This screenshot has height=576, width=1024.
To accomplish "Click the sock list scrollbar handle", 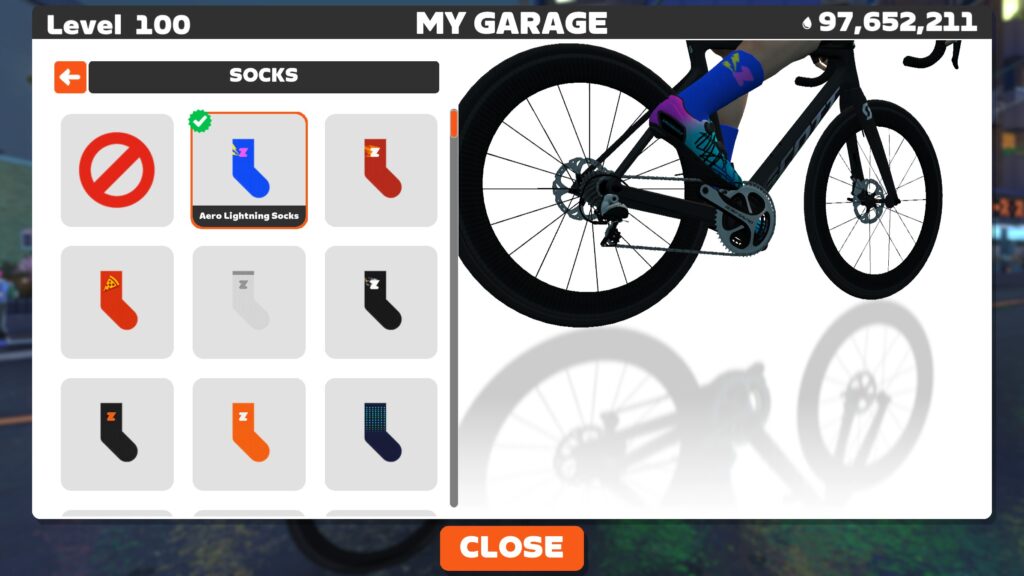I will point(454,123).
